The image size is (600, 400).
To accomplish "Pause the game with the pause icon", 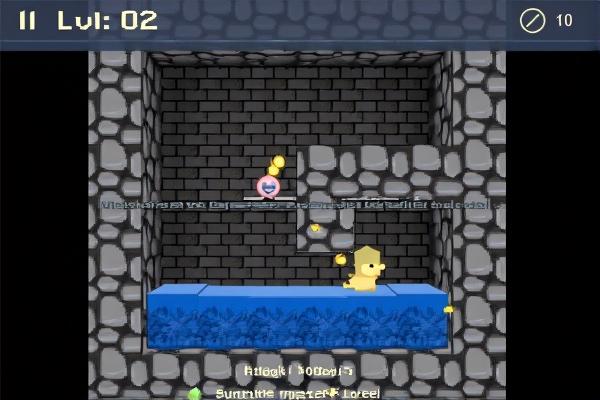I will click(x=28, y=20).
